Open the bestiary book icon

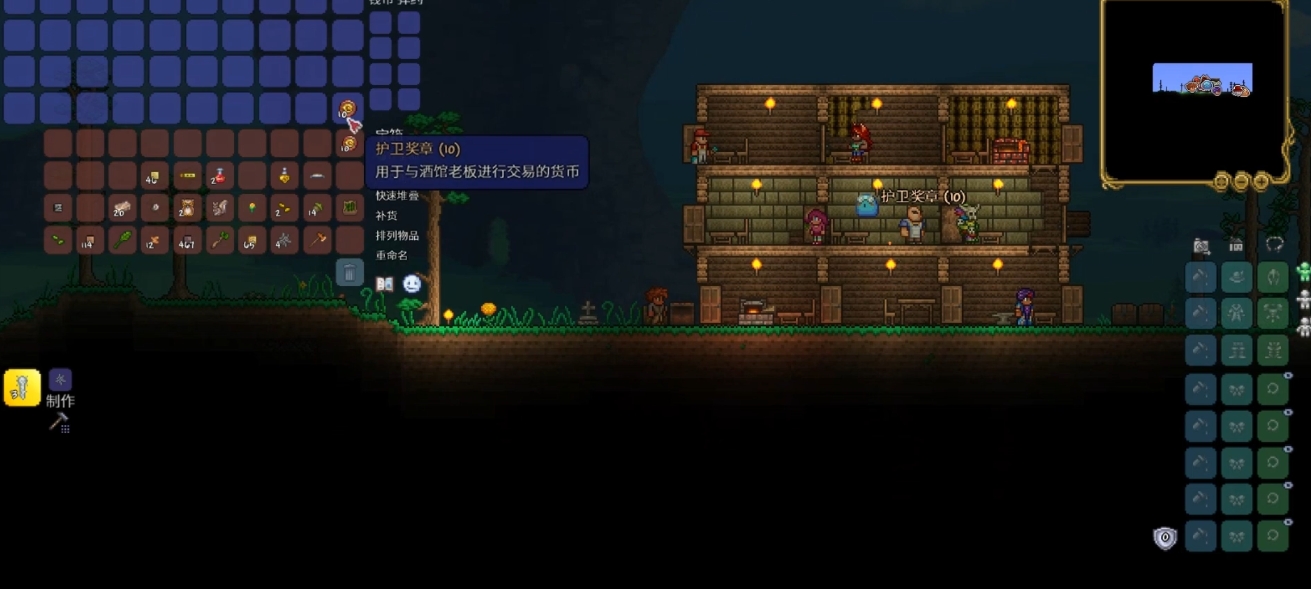(x=385, y=284)
